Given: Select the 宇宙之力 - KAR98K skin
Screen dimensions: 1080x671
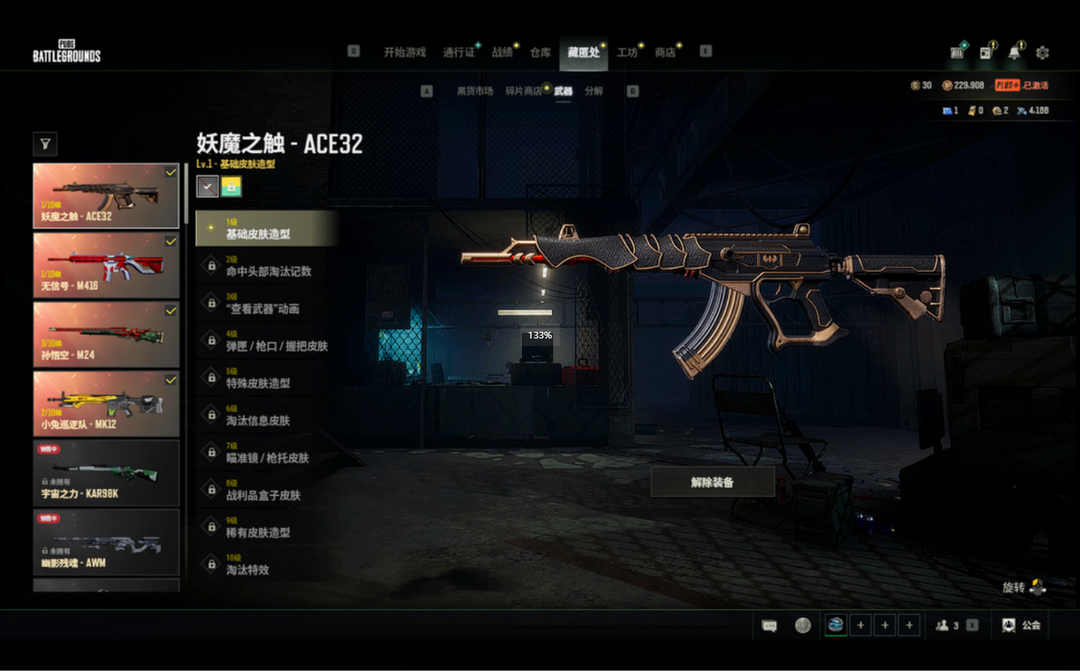Looking at the screenshot, I should click(x=106, y=473).
